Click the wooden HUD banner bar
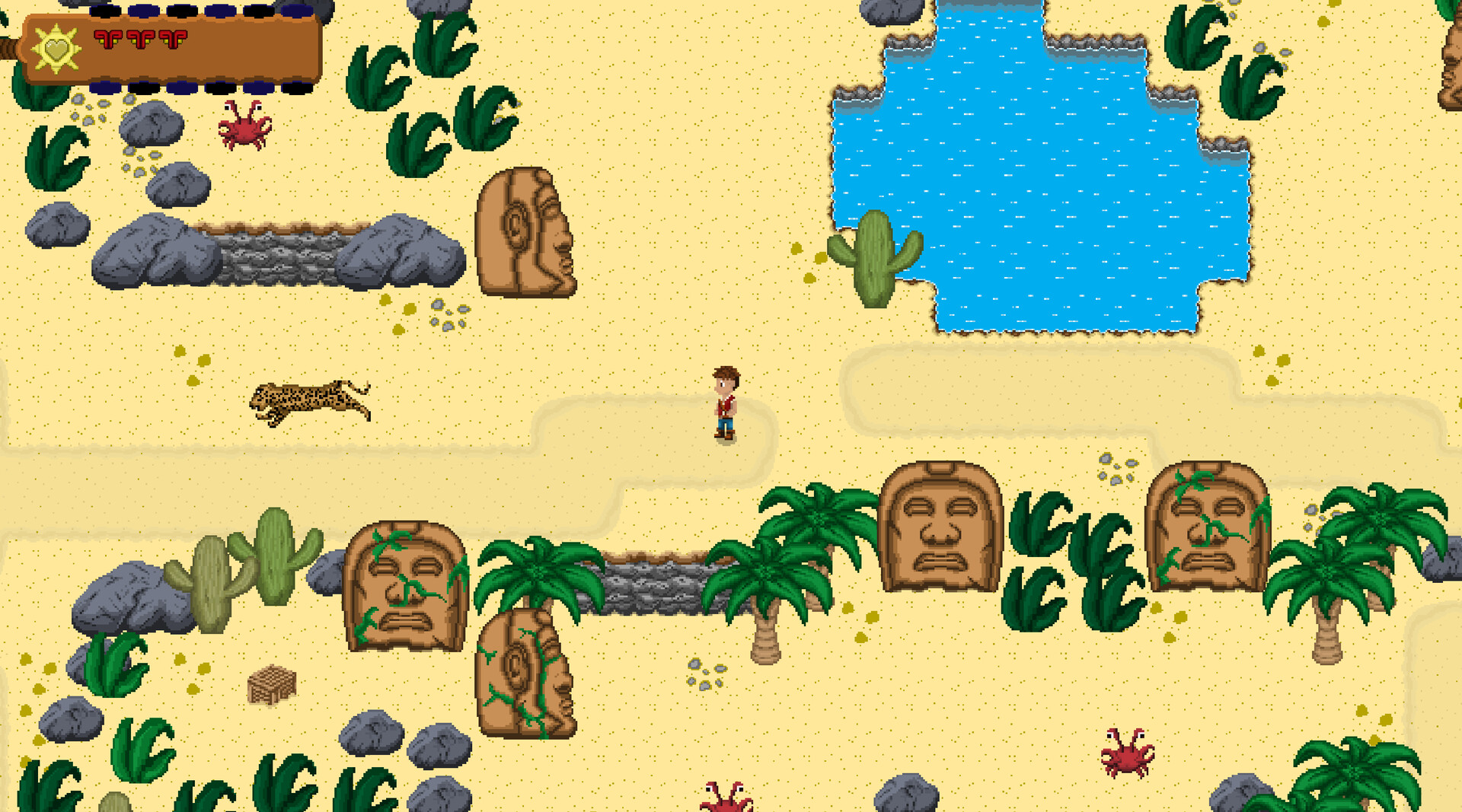The width and height of the screenshot is (1462, 812). coord(244,49)
